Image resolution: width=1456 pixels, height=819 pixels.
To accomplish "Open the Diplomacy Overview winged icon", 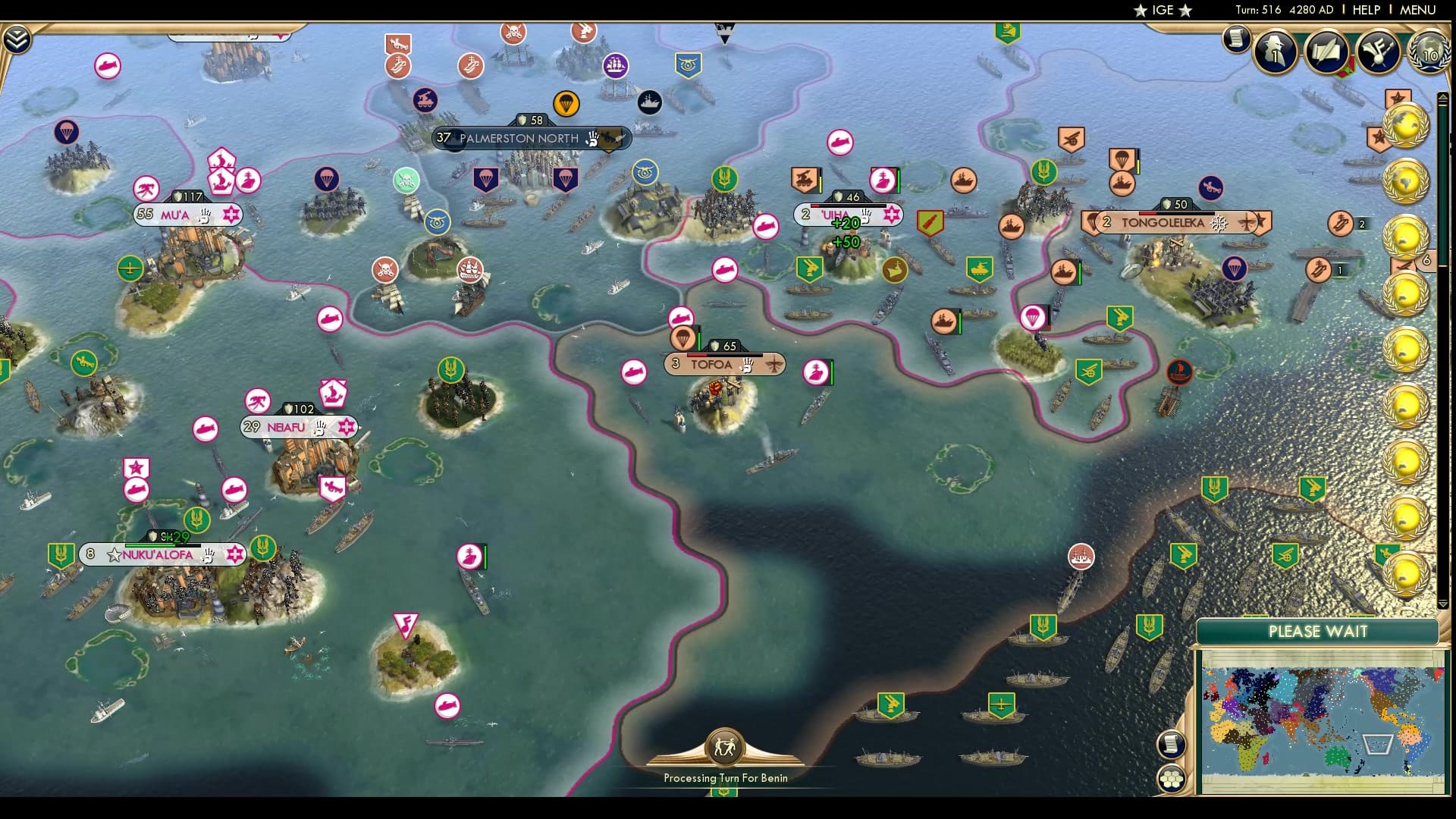I will point(1378,50).
